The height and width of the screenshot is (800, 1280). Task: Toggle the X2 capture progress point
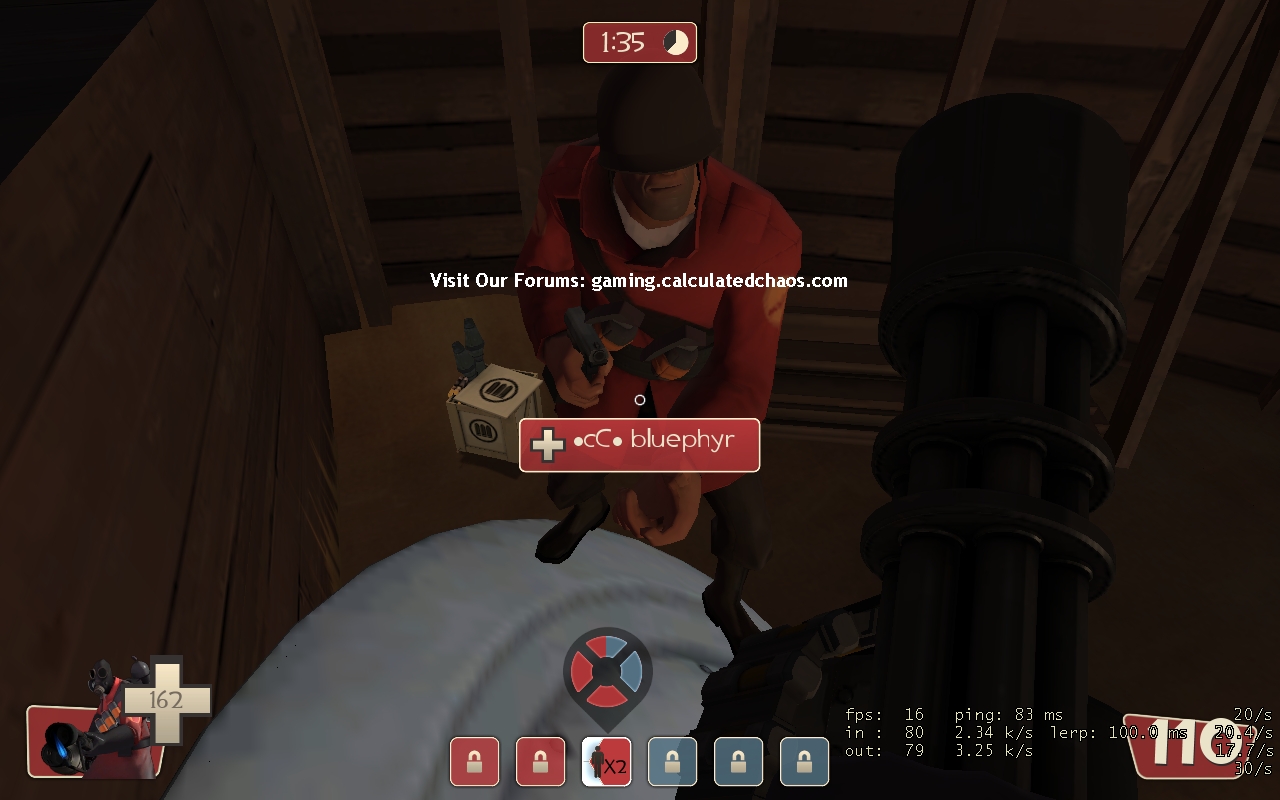click(x=606, y=761)
